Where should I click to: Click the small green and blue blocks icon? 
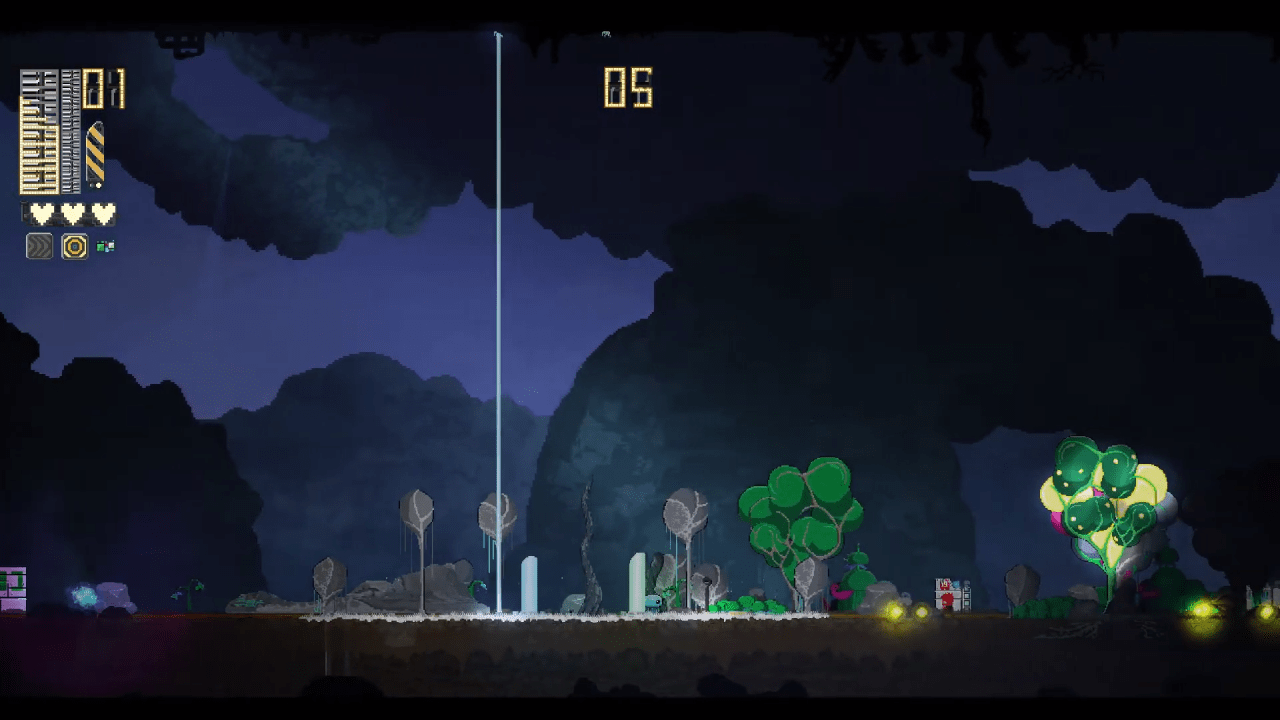105,246
